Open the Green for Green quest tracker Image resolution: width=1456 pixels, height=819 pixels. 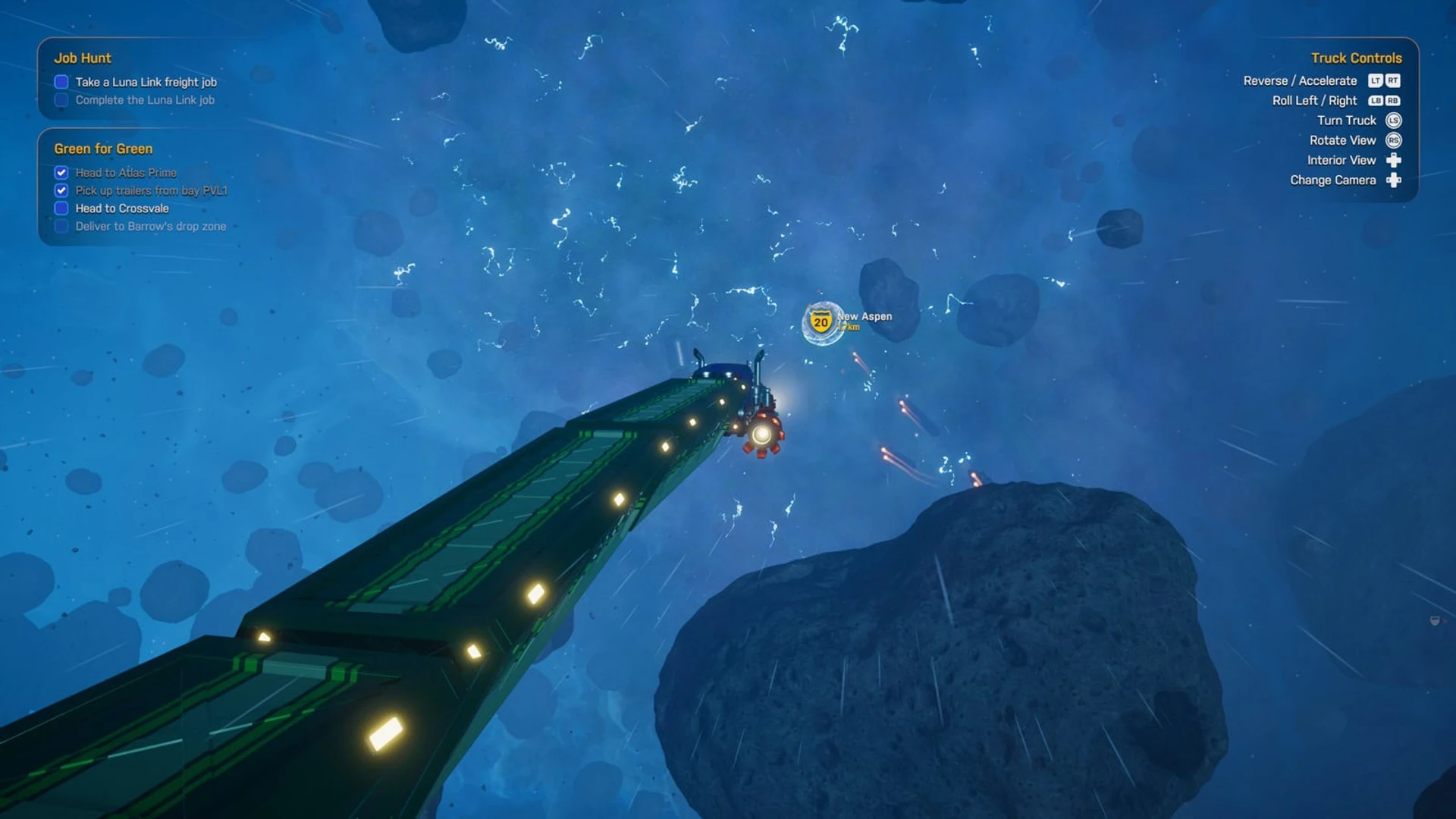point(103,149)
